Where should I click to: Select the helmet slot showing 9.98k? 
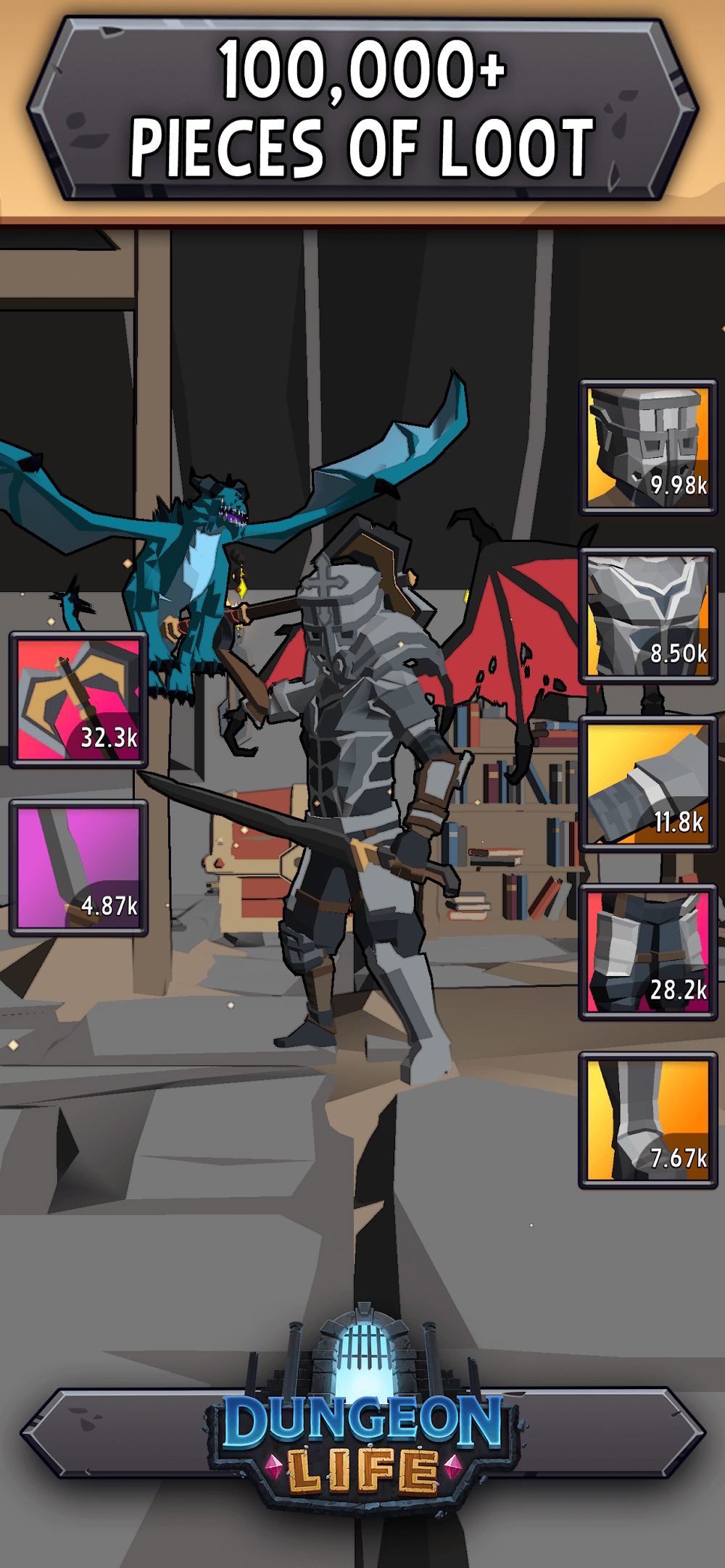coord(647,447)
